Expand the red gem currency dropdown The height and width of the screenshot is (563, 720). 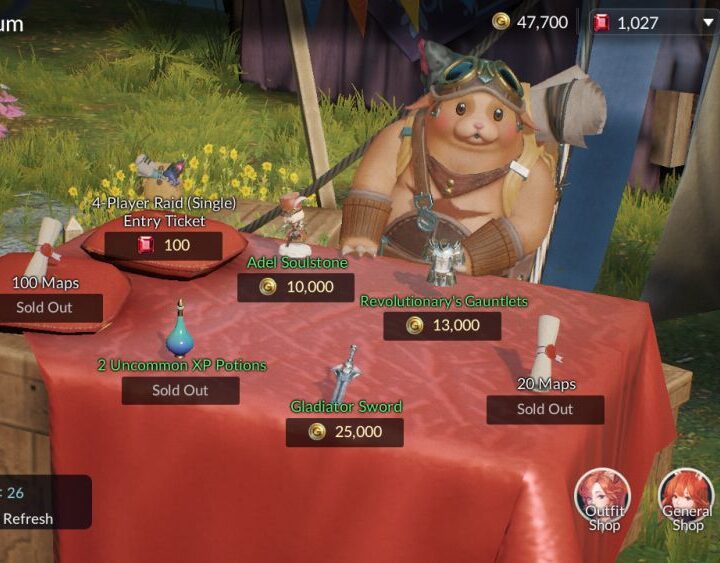point(708,22)
